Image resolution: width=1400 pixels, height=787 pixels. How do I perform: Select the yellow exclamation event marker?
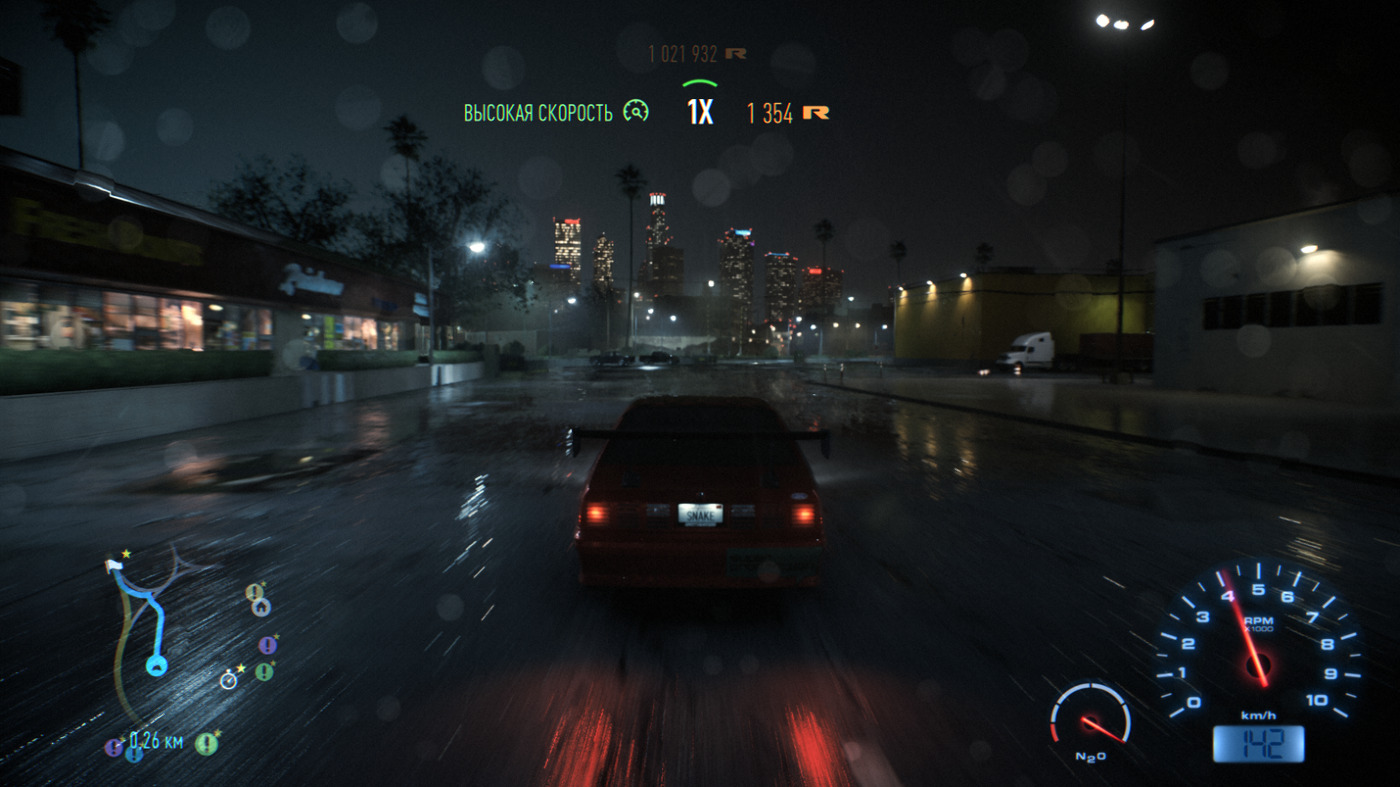click(x=254, y=592)
